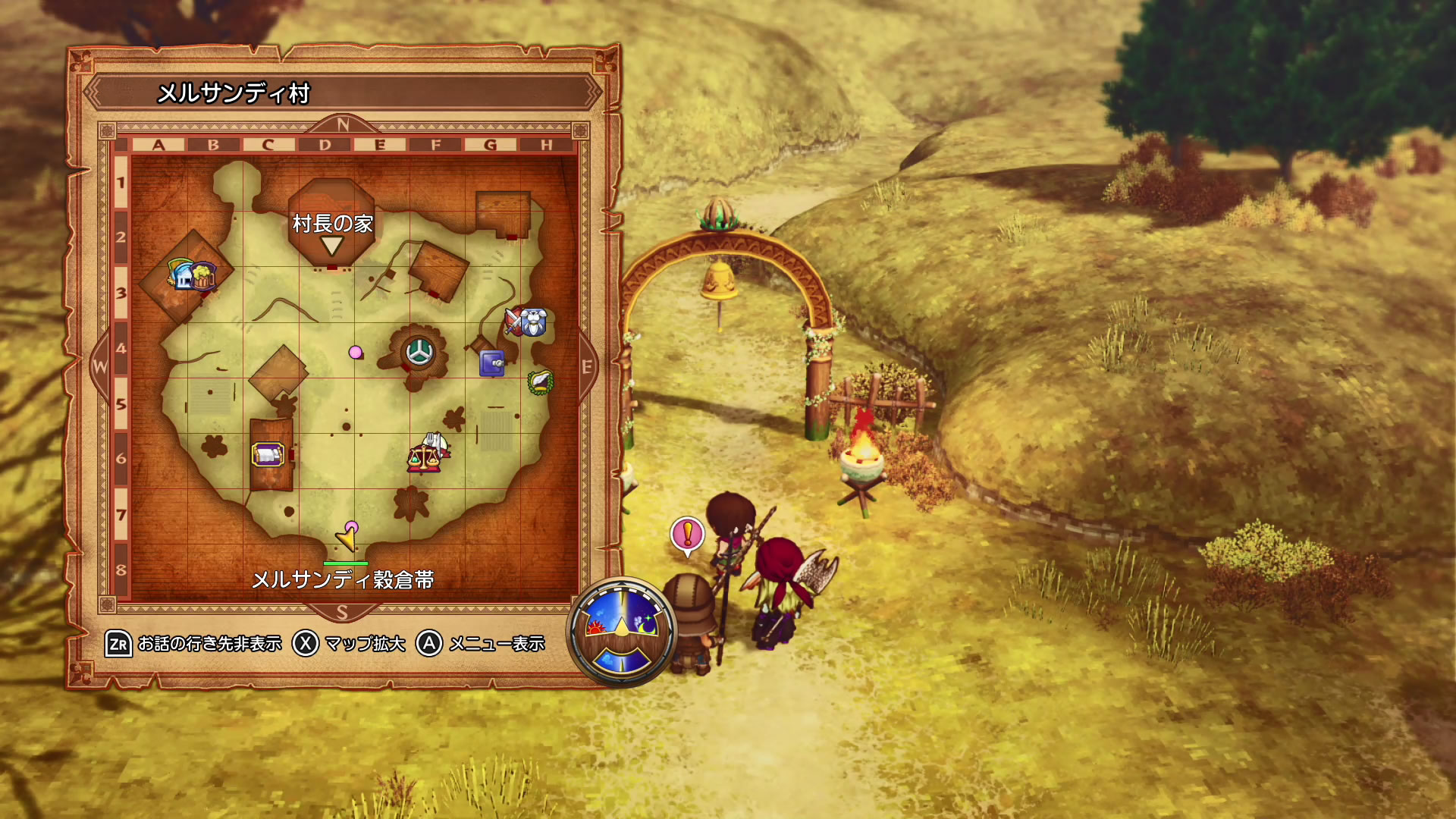The height and width of the screenshot is (819, 1456).
Task: Select the sword and shield shop marker
Action: (515, 322)
